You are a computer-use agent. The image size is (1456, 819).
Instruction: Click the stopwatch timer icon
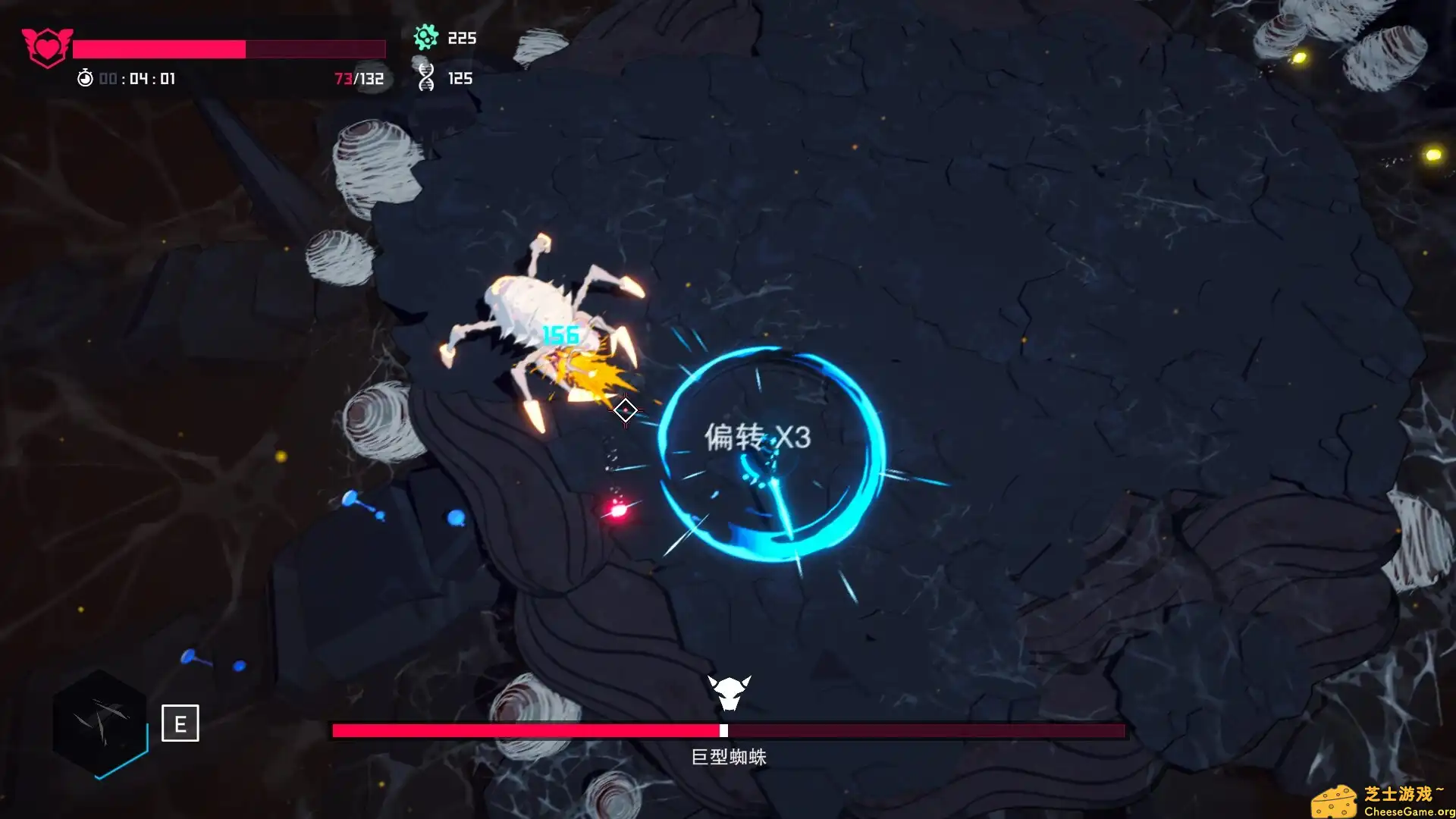[86, 77]
